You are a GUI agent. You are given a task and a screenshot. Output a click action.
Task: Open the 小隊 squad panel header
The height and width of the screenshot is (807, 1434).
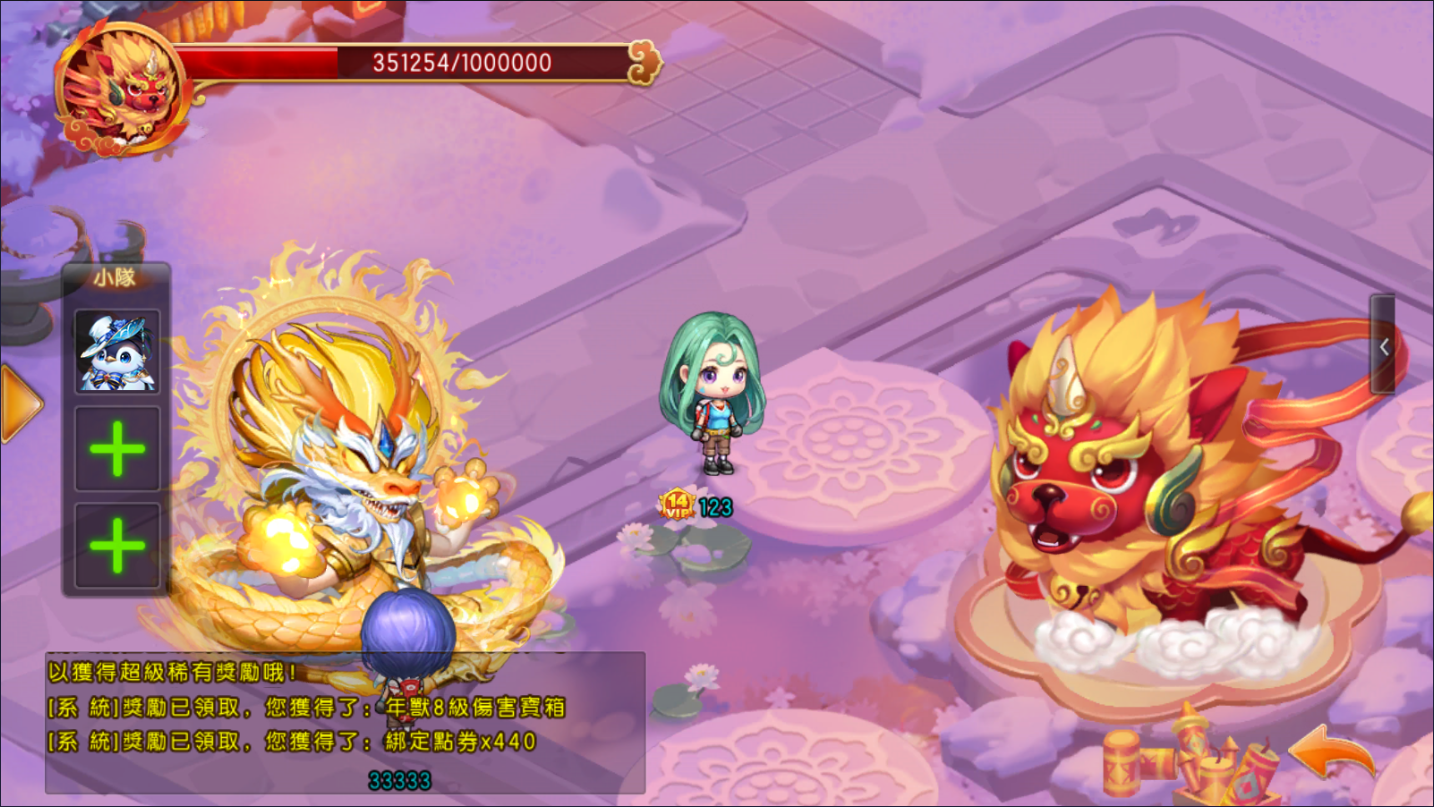click(116, 279)
